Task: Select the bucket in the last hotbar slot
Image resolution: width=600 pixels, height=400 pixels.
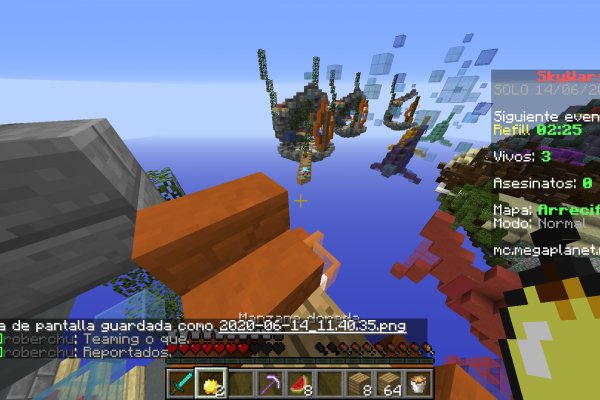Action: (x=418, y=381)
